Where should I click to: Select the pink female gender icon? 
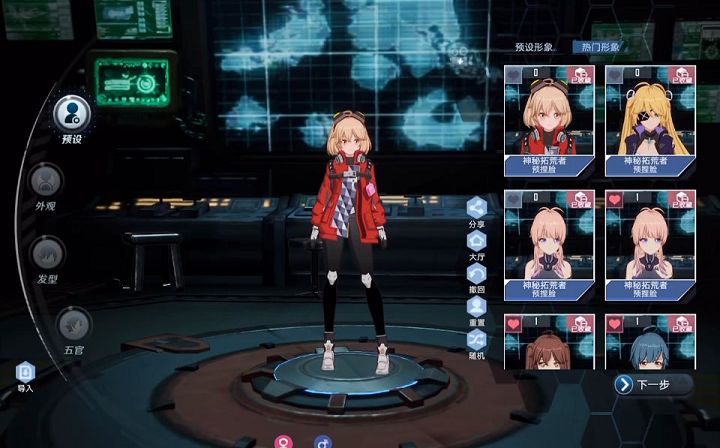pos(283,441)
